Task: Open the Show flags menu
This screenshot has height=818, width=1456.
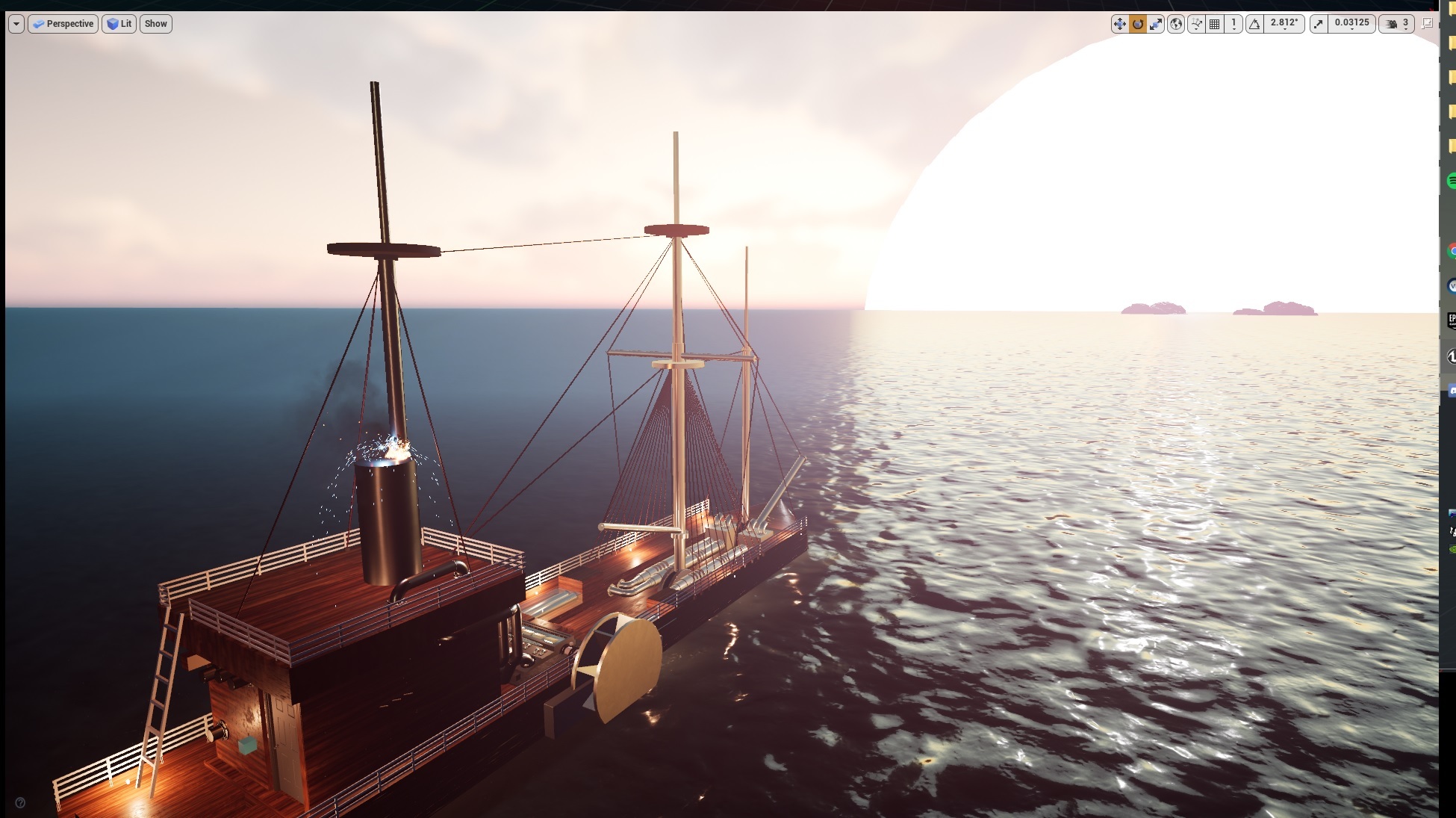Action: click(155, 23)
